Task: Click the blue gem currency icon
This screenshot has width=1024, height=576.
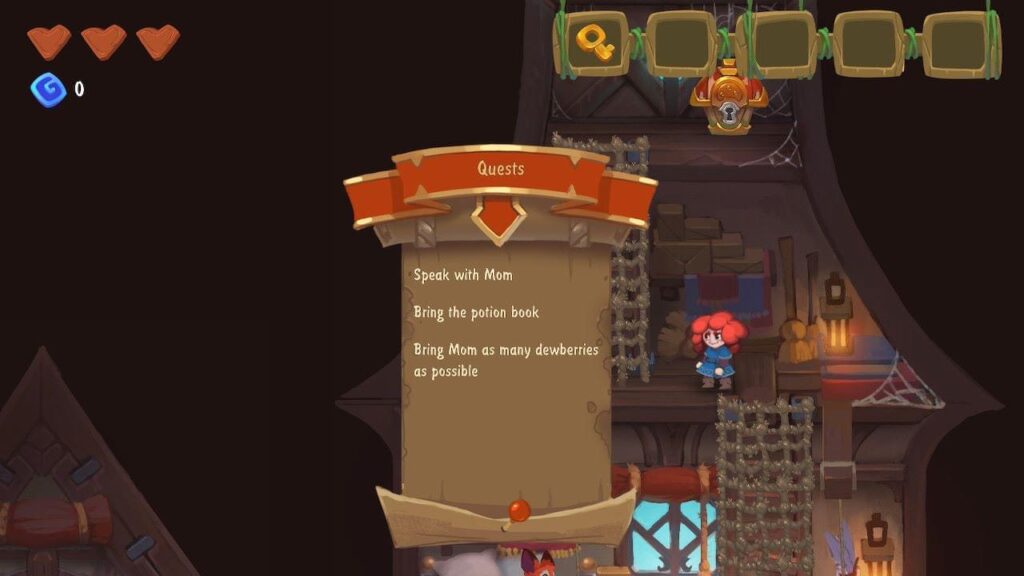Action: [47, 90]
